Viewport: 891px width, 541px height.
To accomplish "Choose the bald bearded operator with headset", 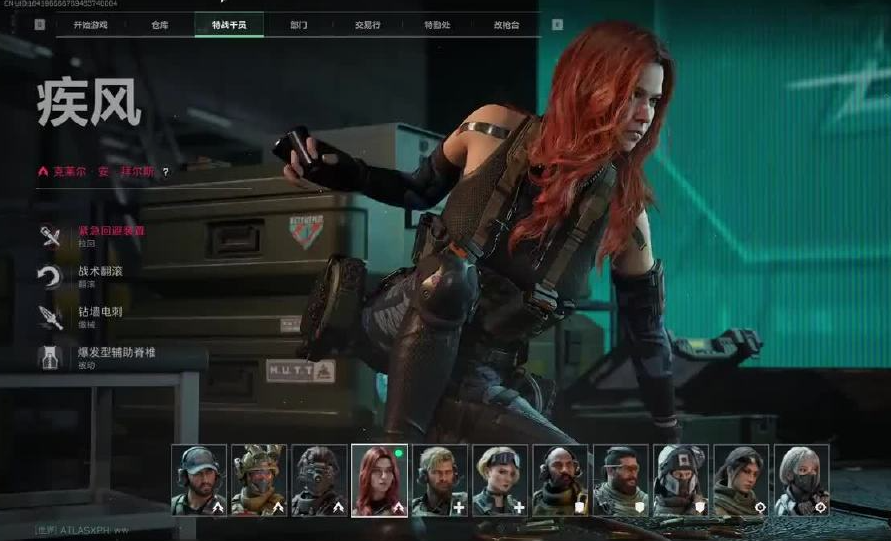I will click(560, 480).
